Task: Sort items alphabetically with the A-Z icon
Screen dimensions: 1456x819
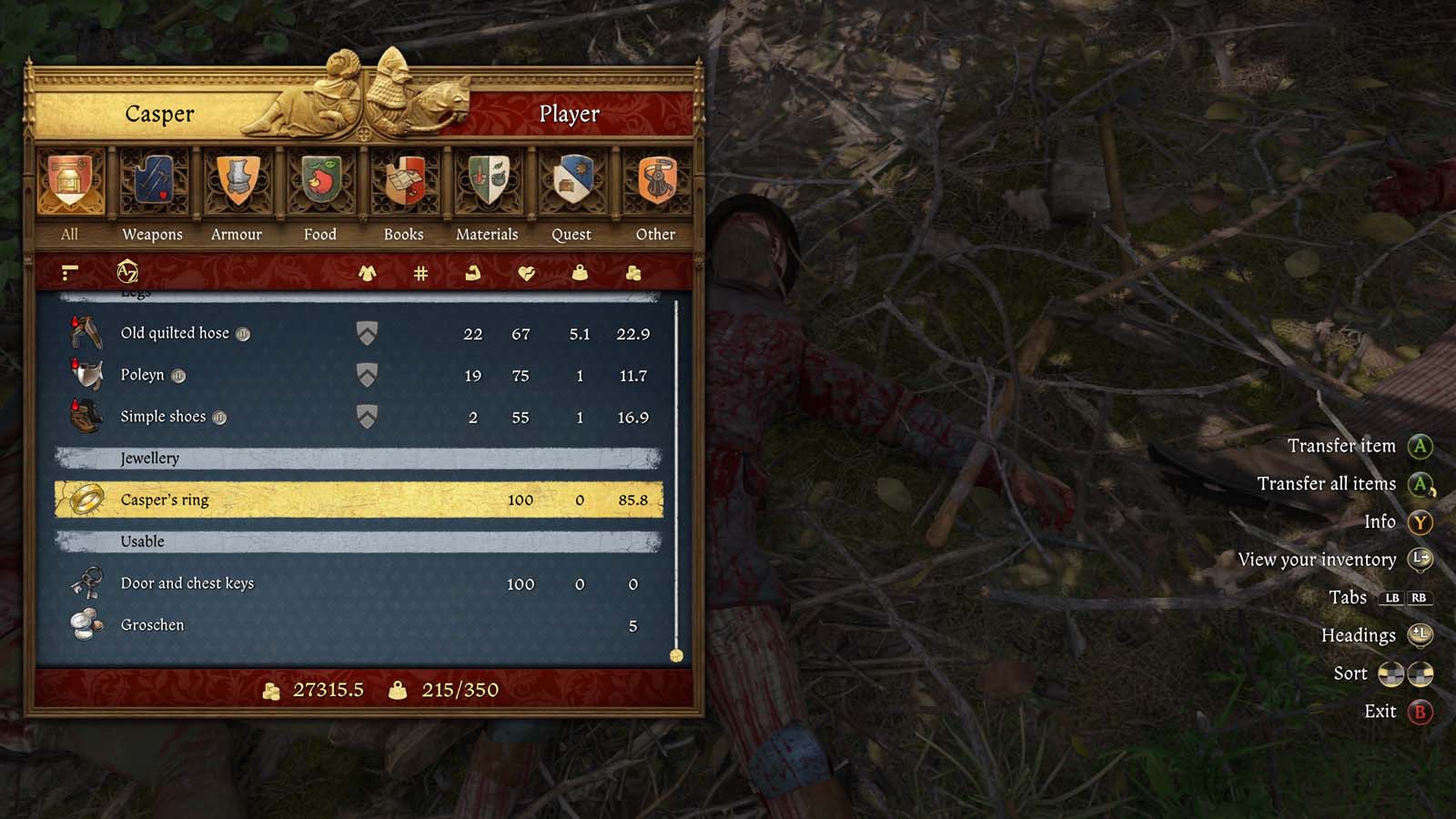Action: point(126,273)
